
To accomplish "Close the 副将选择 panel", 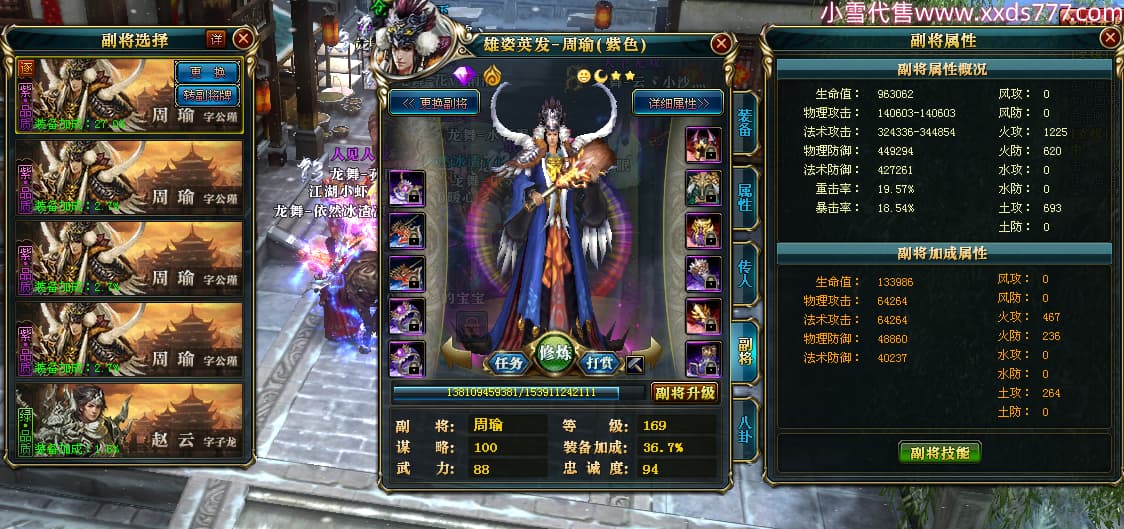I will pyautogui.click(x=243, y=39).
